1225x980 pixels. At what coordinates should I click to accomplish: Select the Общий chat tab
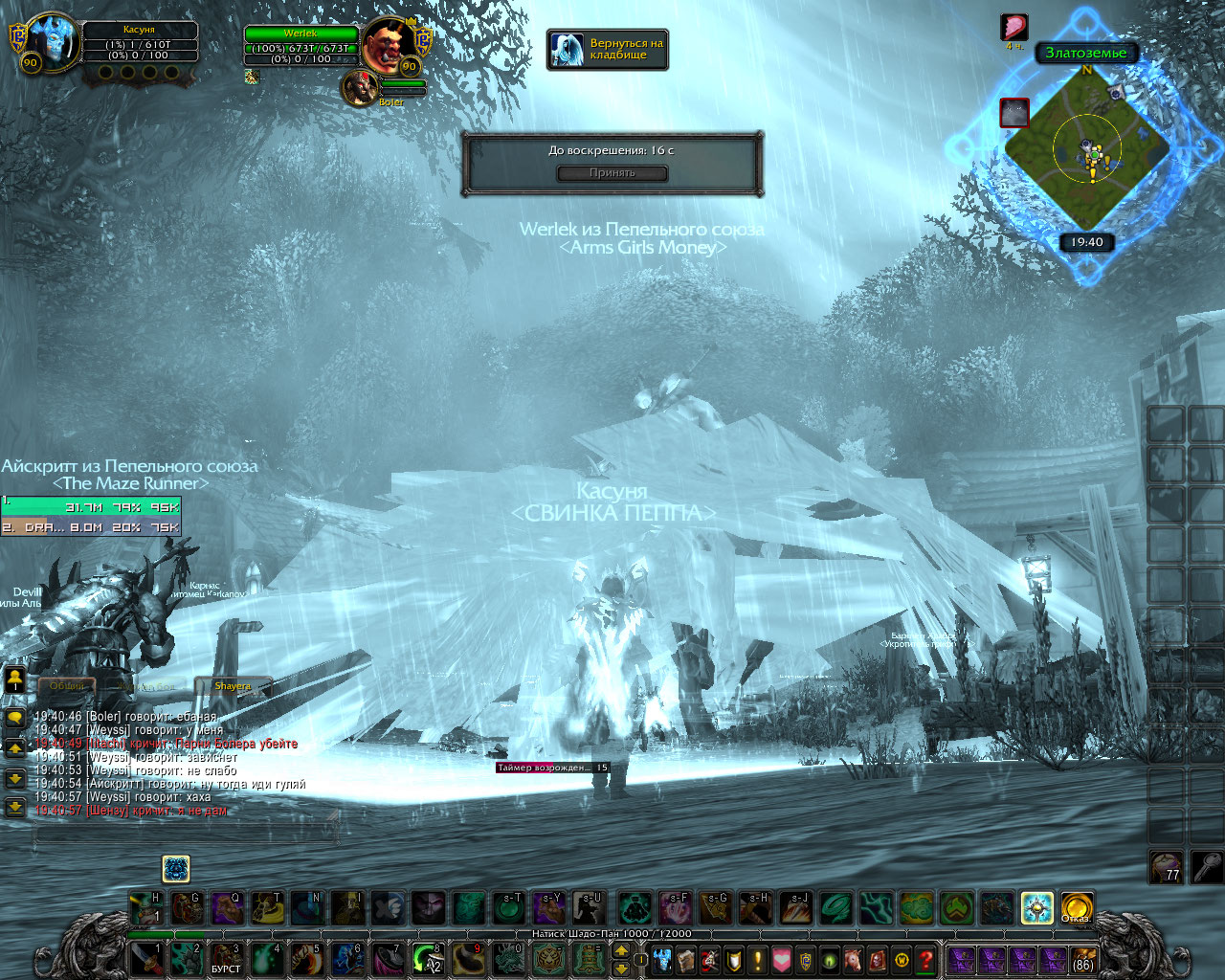pyautogui.click(x=67, y=686)
